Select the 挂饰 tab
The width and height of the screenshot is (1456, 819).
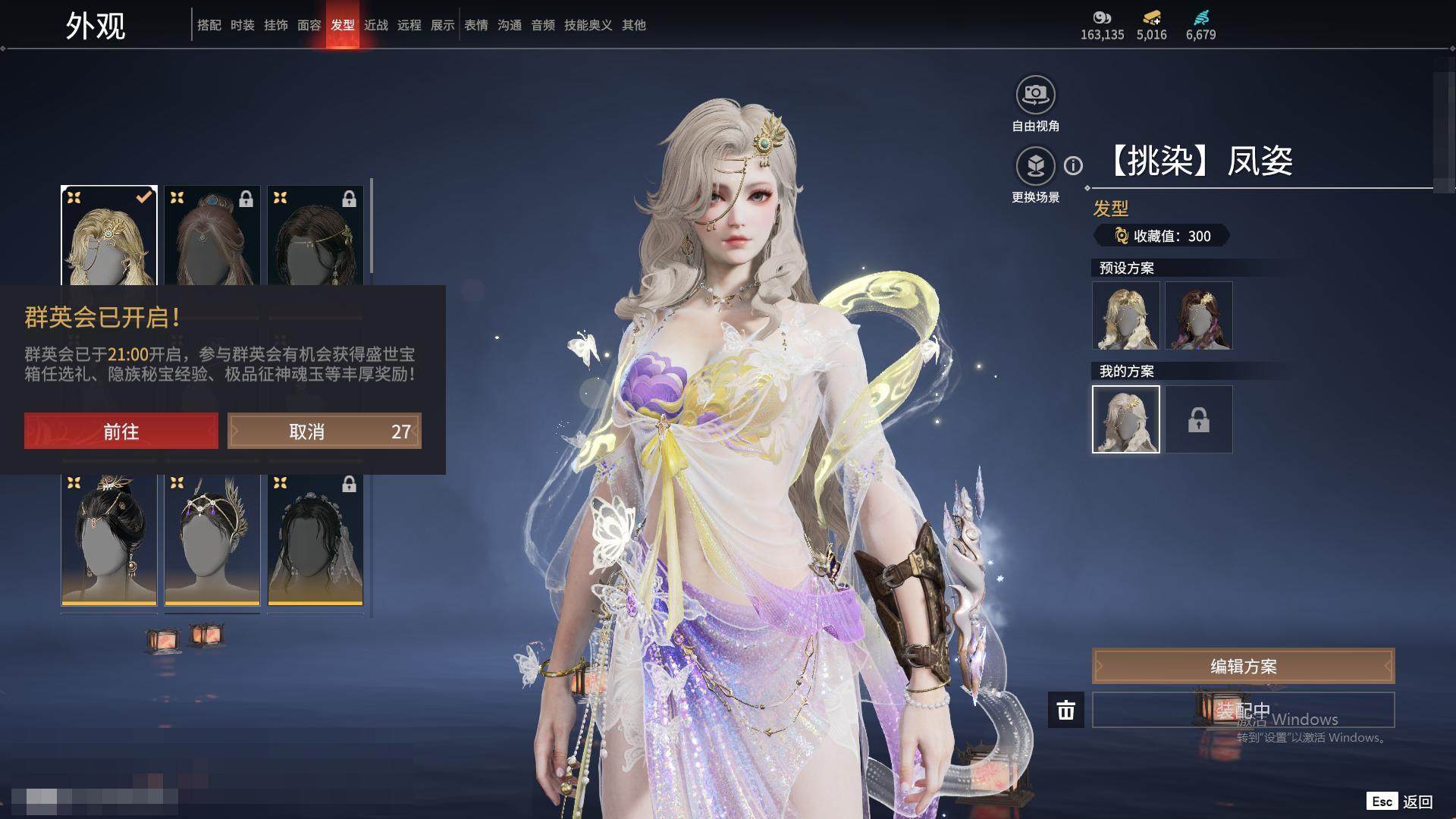point(276,25)
